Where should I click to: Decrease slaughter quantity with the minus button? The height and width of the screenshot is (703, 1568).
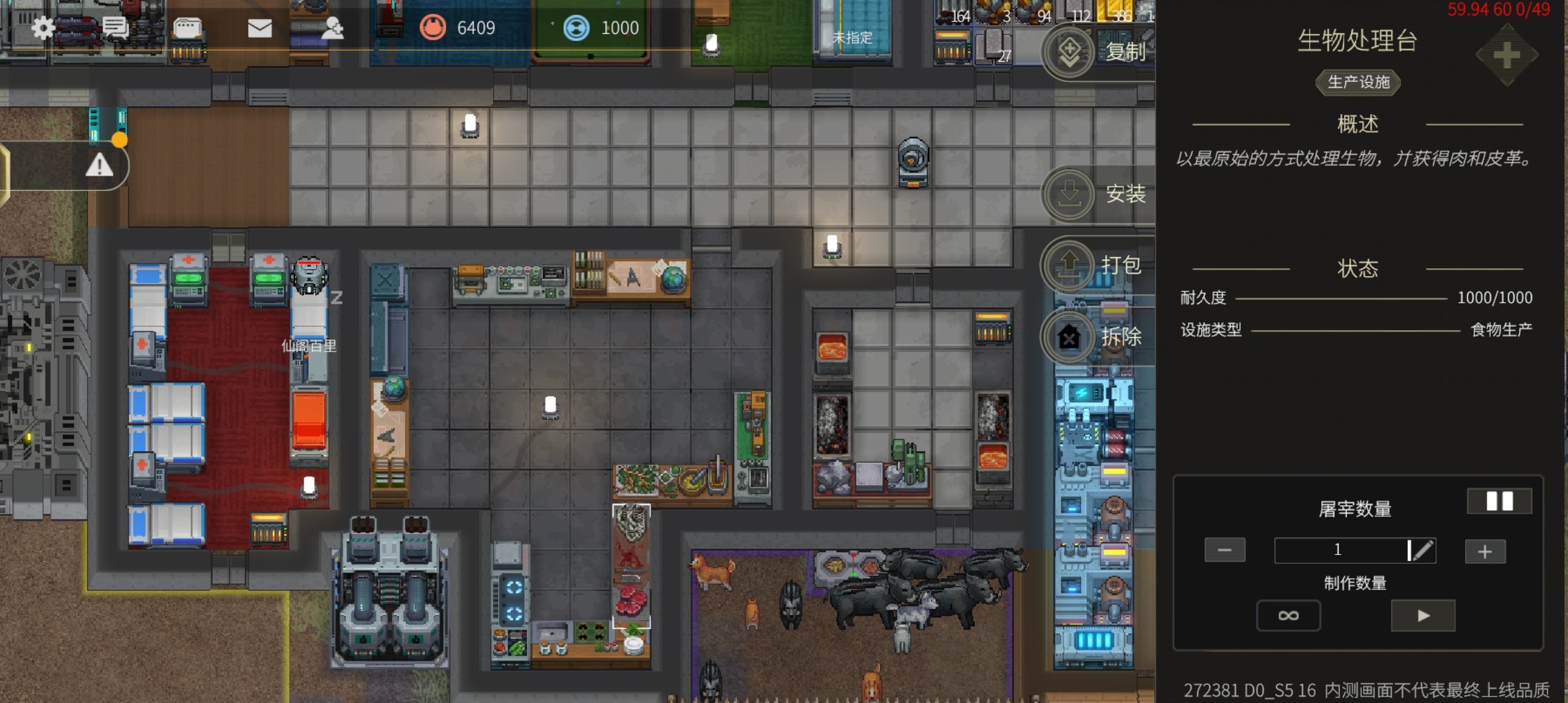click(1224, 551)
